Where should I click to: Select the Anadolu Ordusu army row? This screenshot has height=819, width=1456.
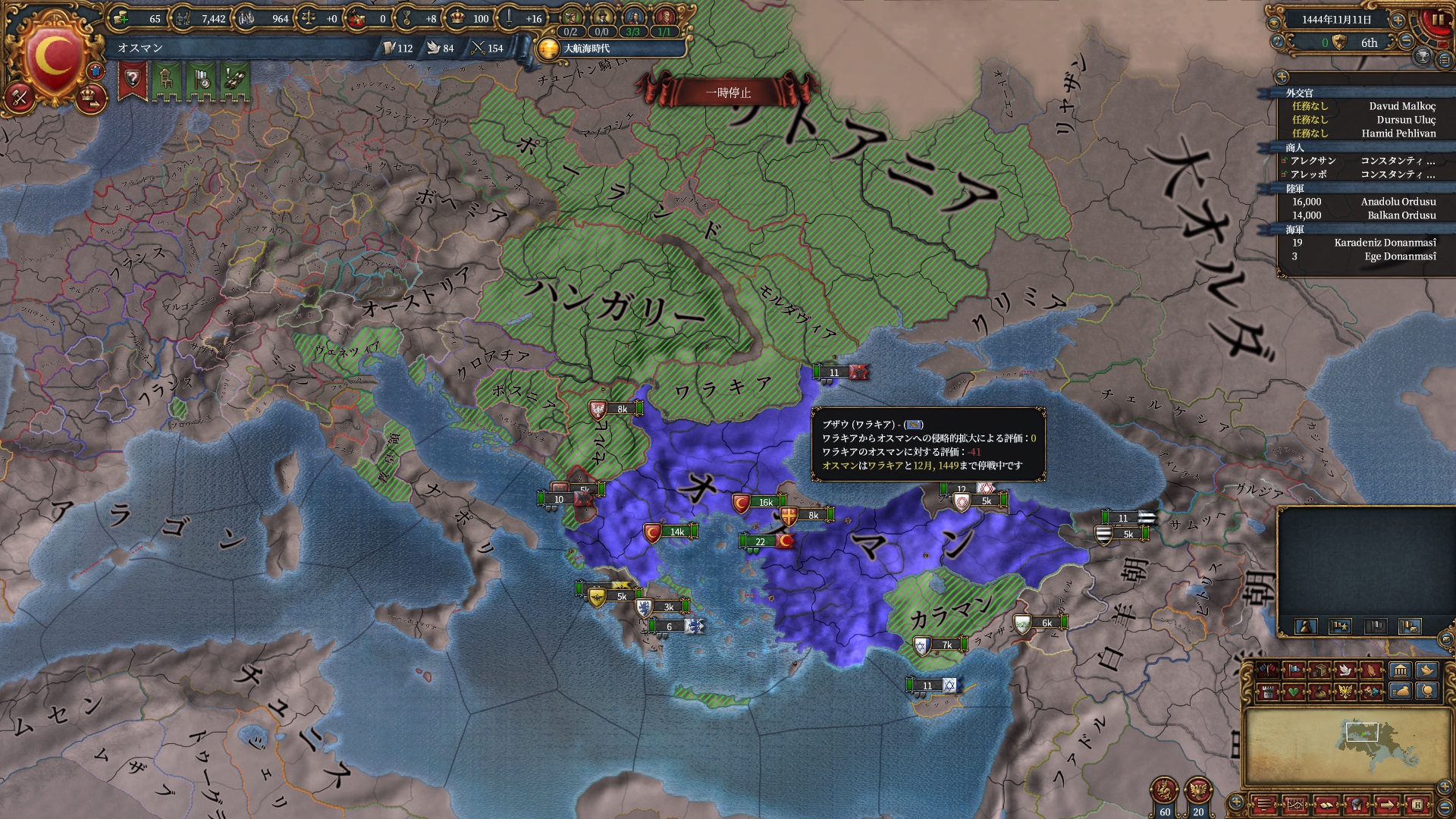click(1398, 202)
